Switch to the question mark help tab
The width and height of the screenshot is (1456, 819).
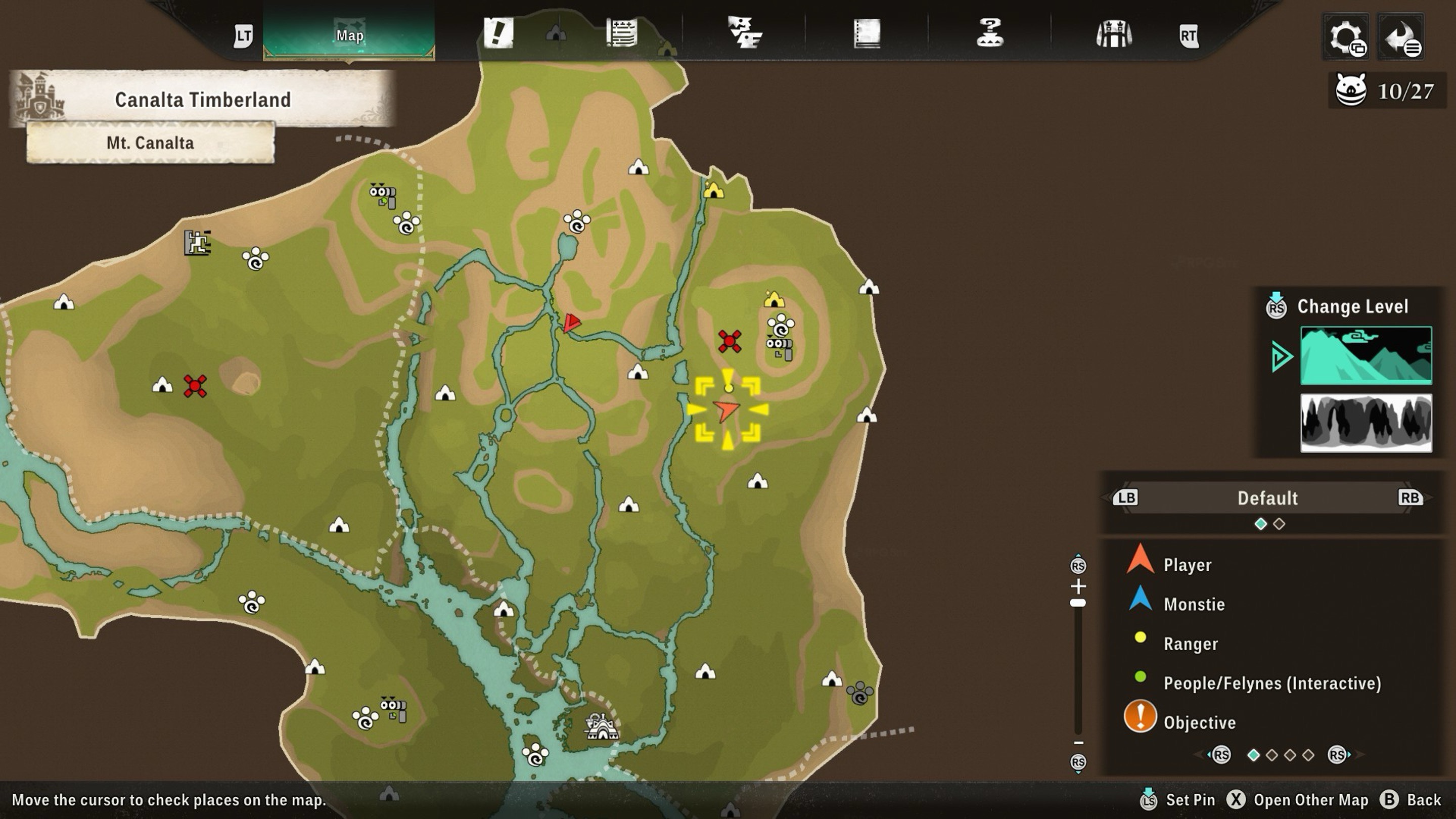coord(990,33)
